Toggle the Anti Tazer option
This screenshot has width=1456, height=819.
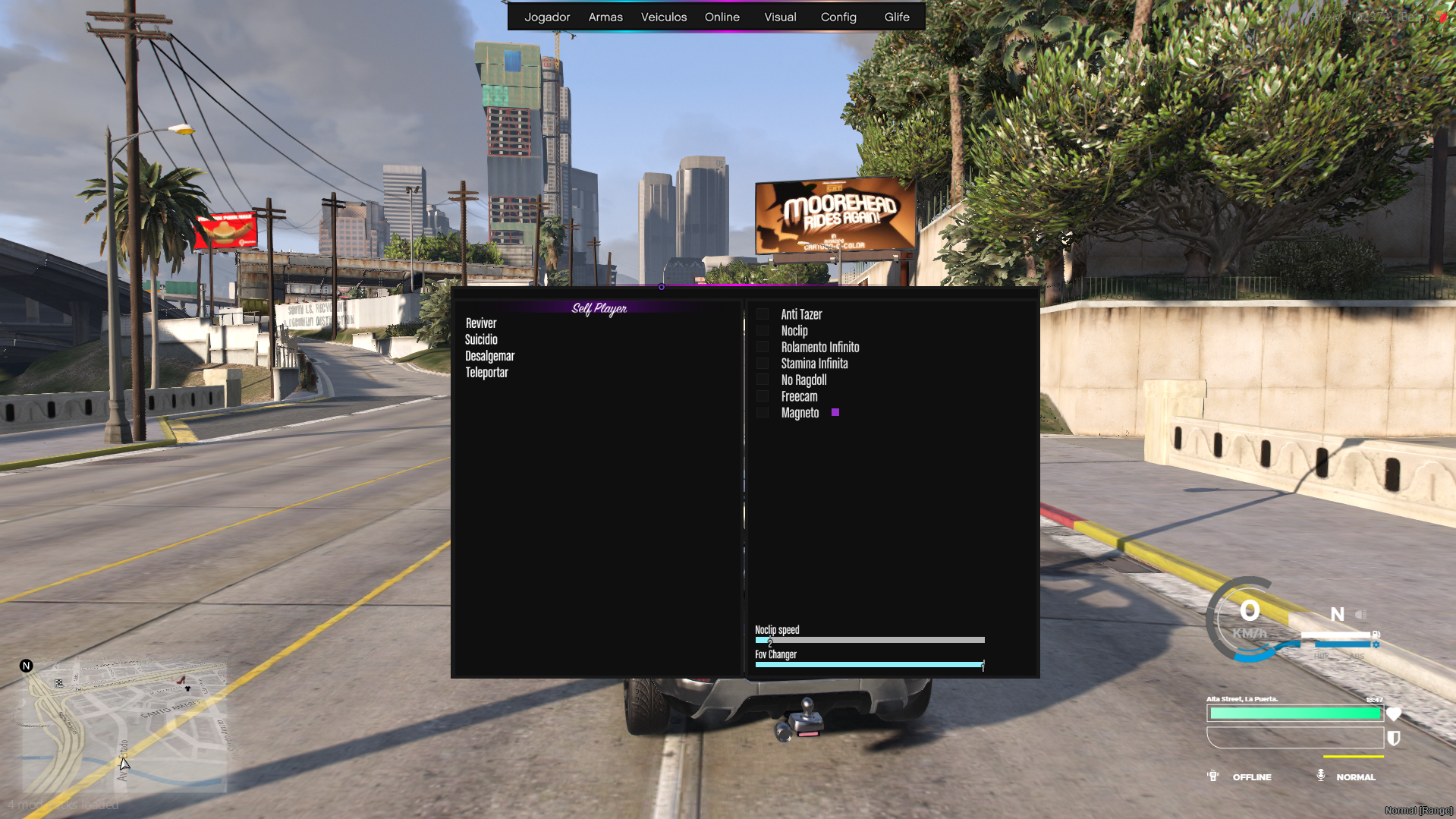click(763, 313)
